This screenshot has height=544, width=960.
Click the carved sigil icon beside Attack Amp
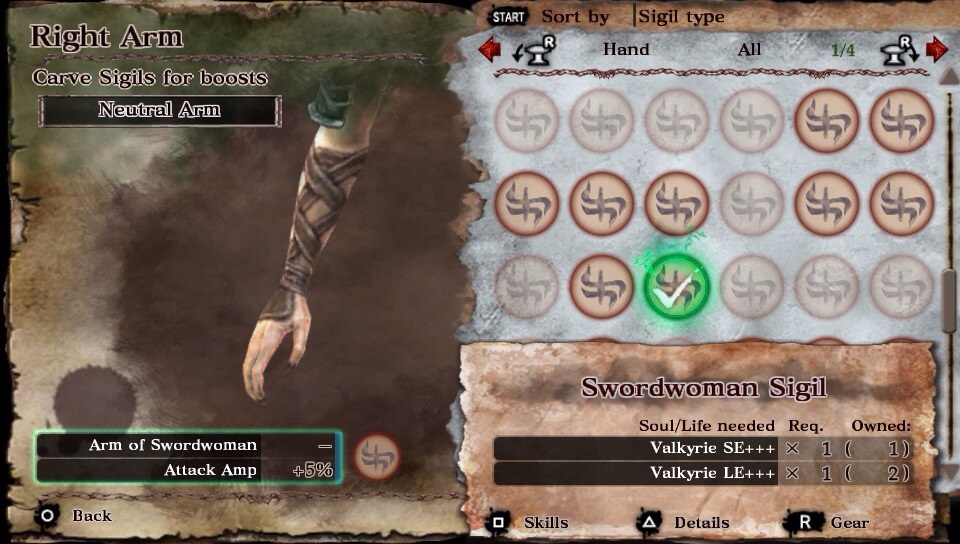coord(377,457)
